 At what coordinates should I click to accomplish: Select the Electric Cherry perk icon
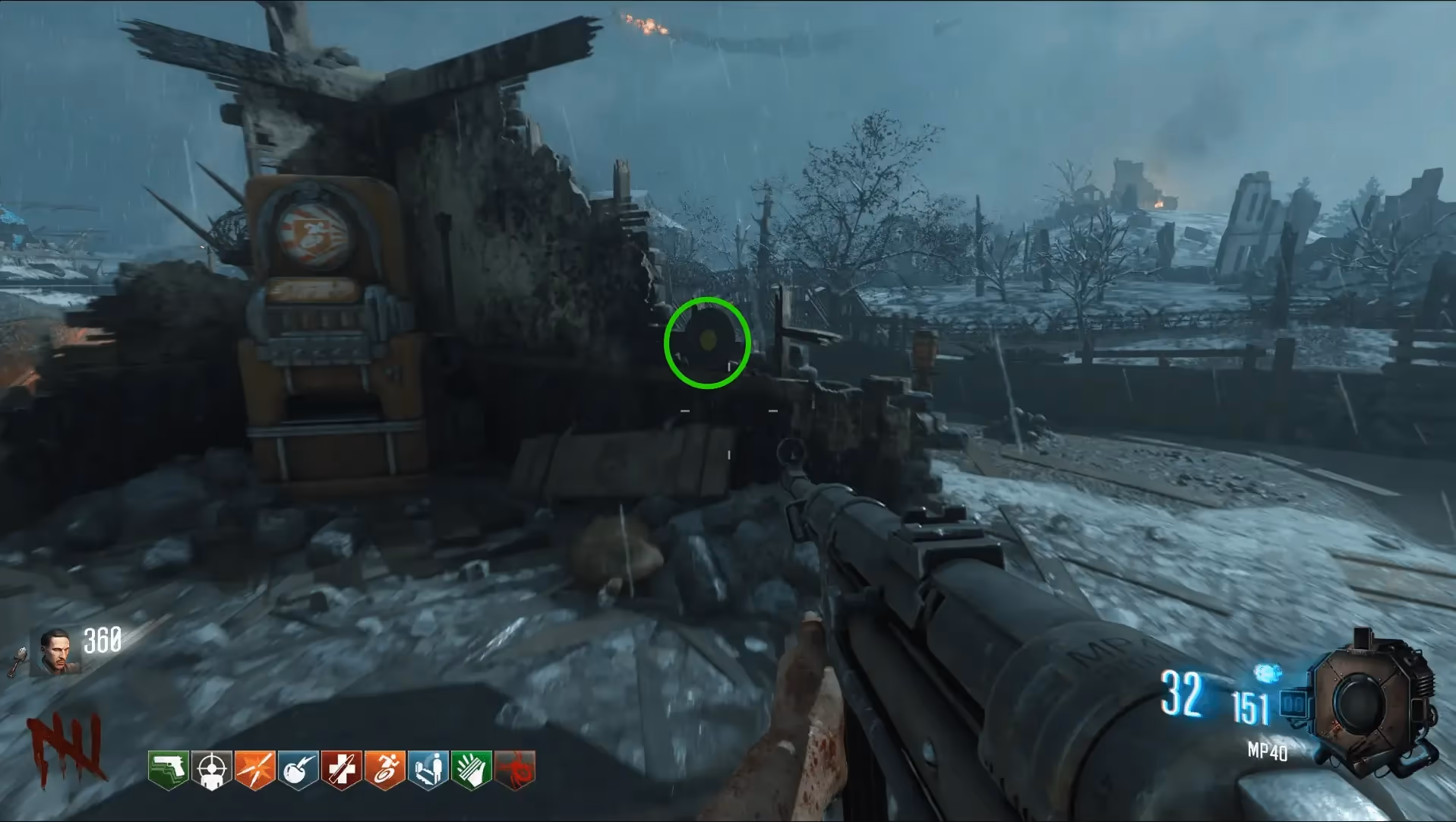298,770
